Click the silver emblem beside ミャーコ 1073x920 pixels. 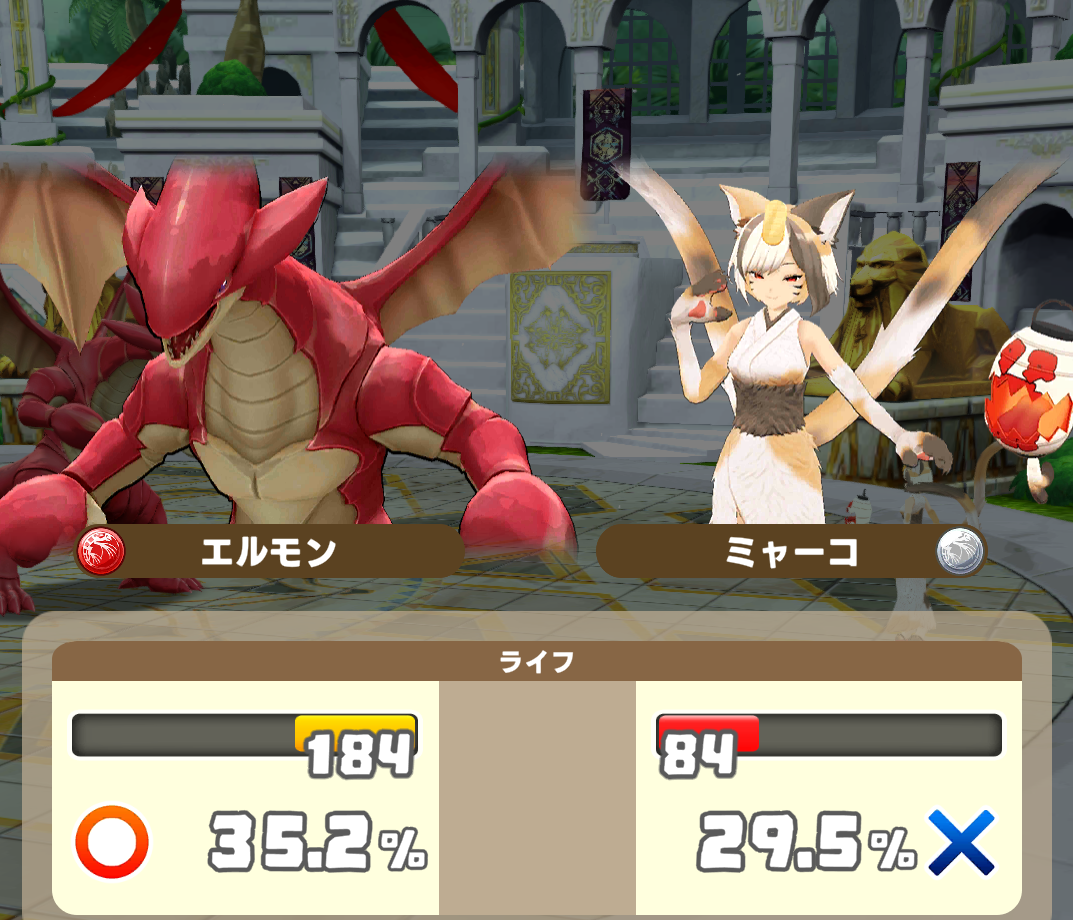(960, 552)
